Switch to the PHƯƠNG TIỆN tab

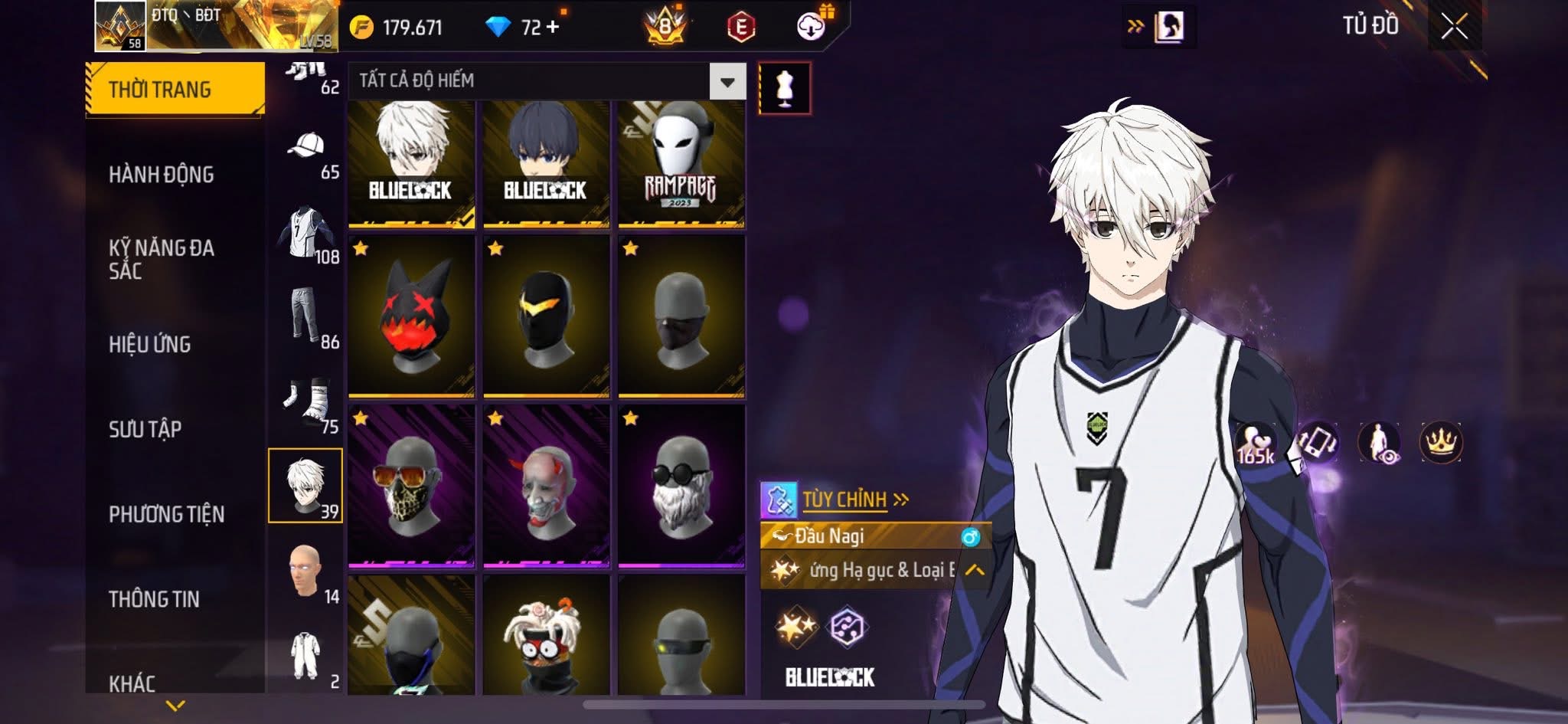pyautogui.click(x=167, y=514)
